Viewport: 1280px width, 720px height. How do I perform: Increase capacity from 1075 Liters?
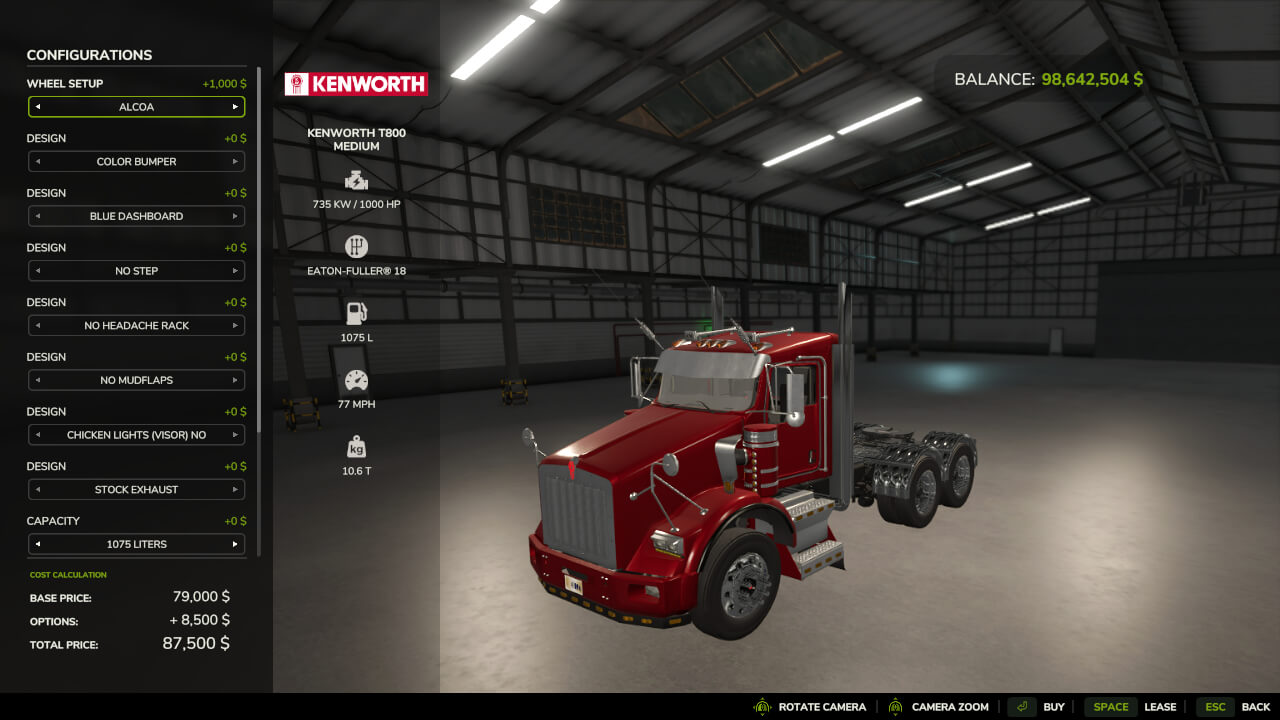point(235,545)
